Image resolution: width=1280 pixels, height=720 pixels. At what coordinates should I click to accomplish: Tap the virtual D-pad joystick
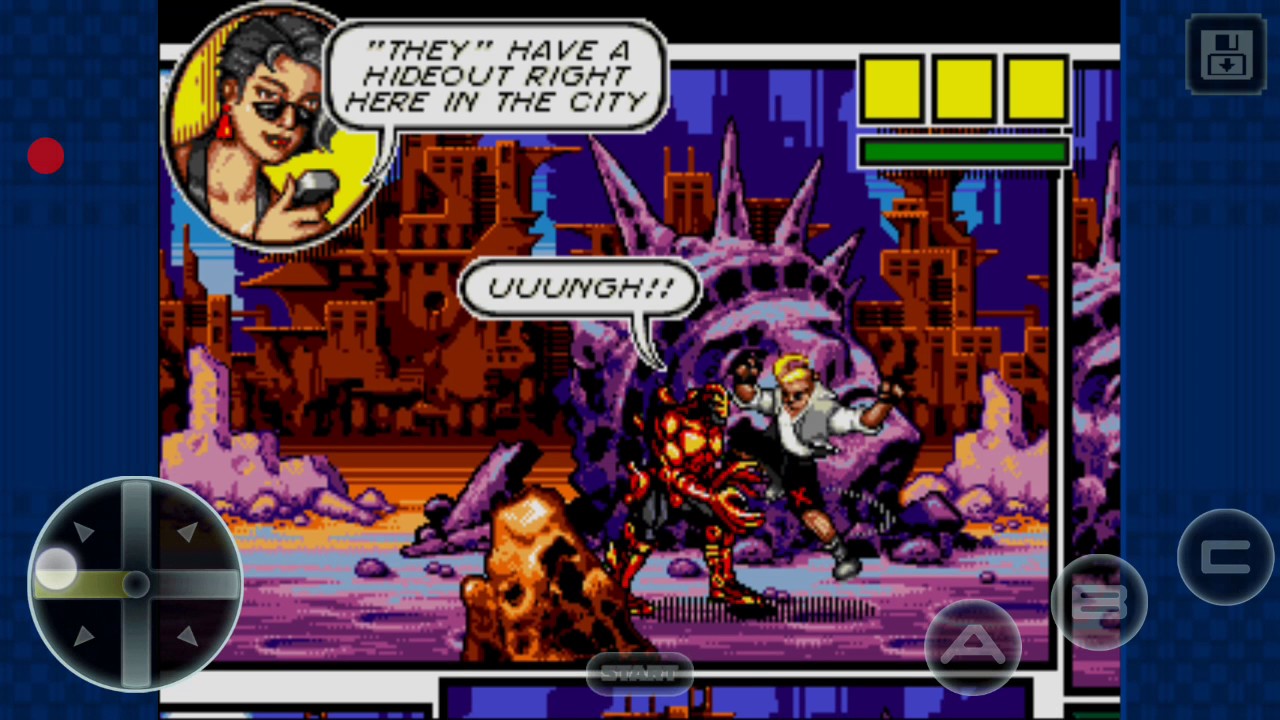click(x=135, y=584)
